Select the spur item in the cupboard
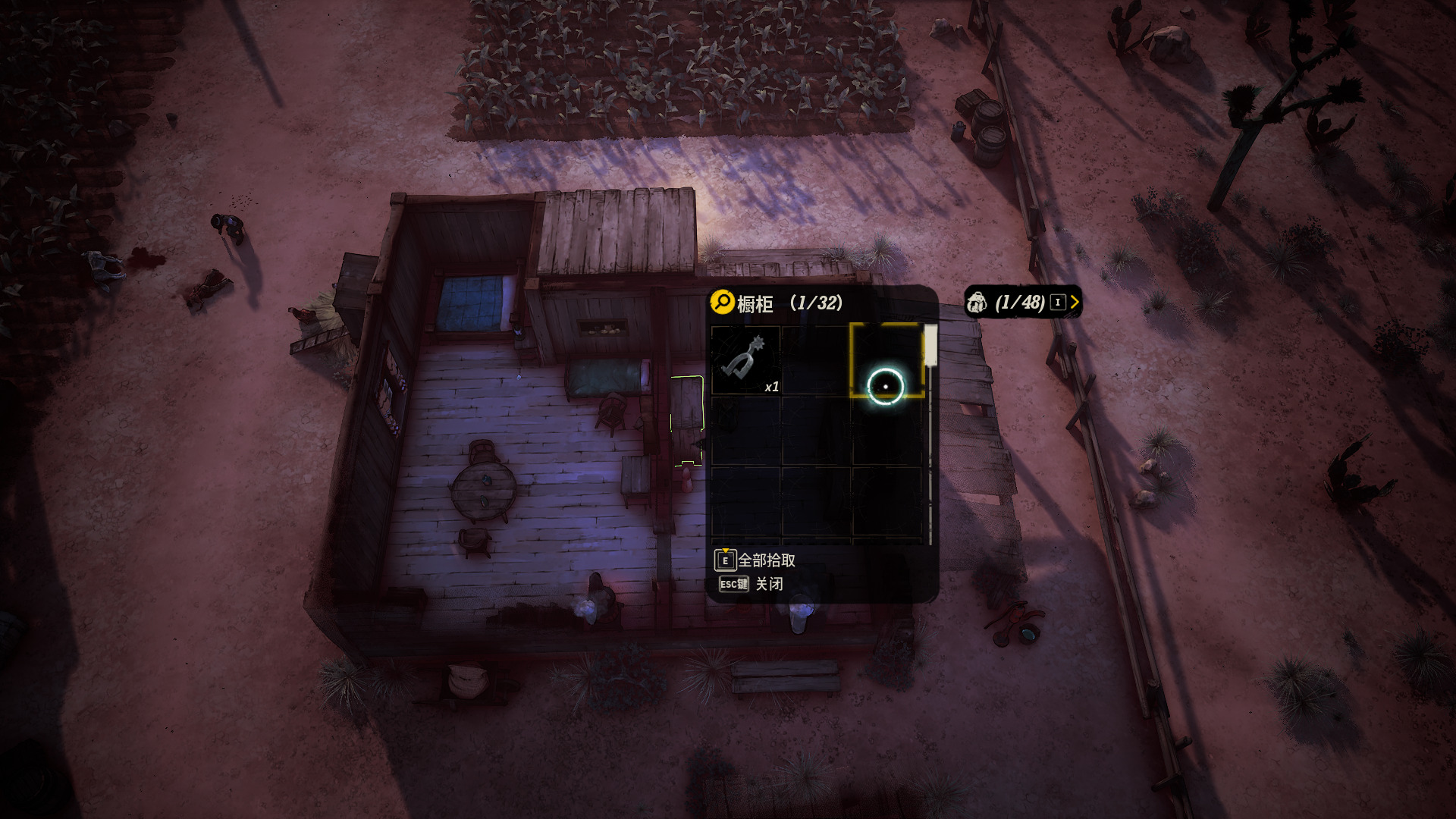This screenshot has width=1456, height=819. (745, 360)
